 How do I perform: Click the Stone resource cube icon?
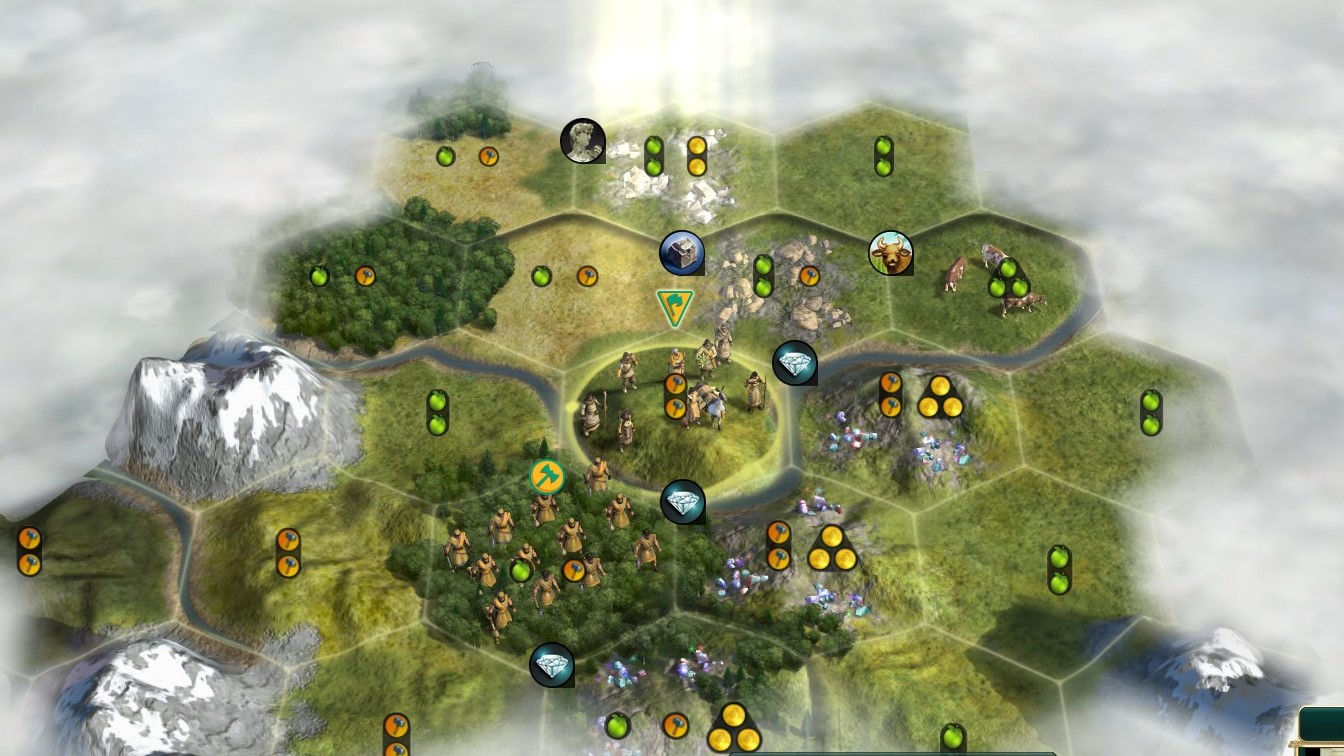[x=681, y=252]
